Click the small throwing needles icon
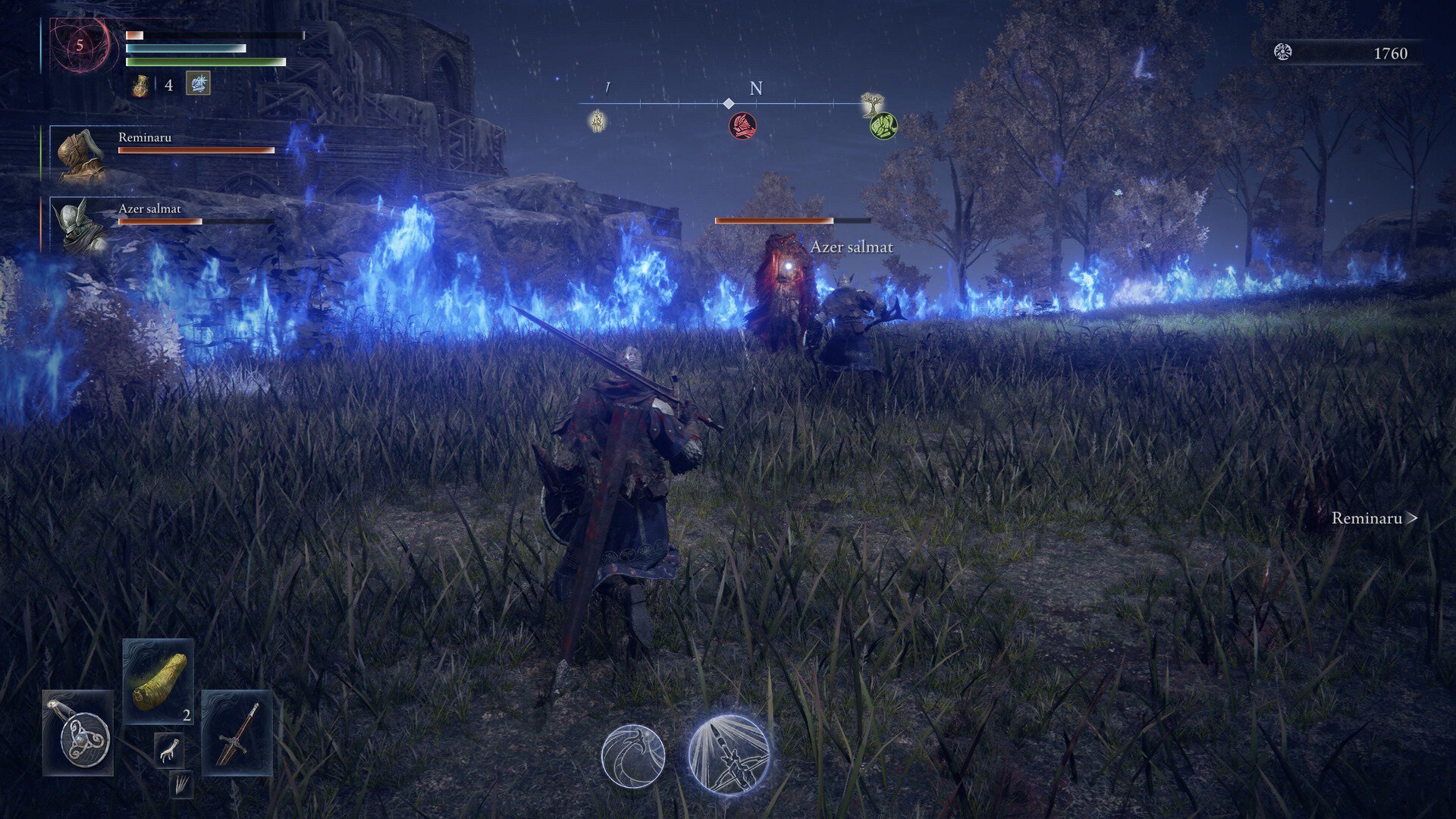Image resolution: width=1456 pixels, height=819 pixels. click(x=180, y=785)
